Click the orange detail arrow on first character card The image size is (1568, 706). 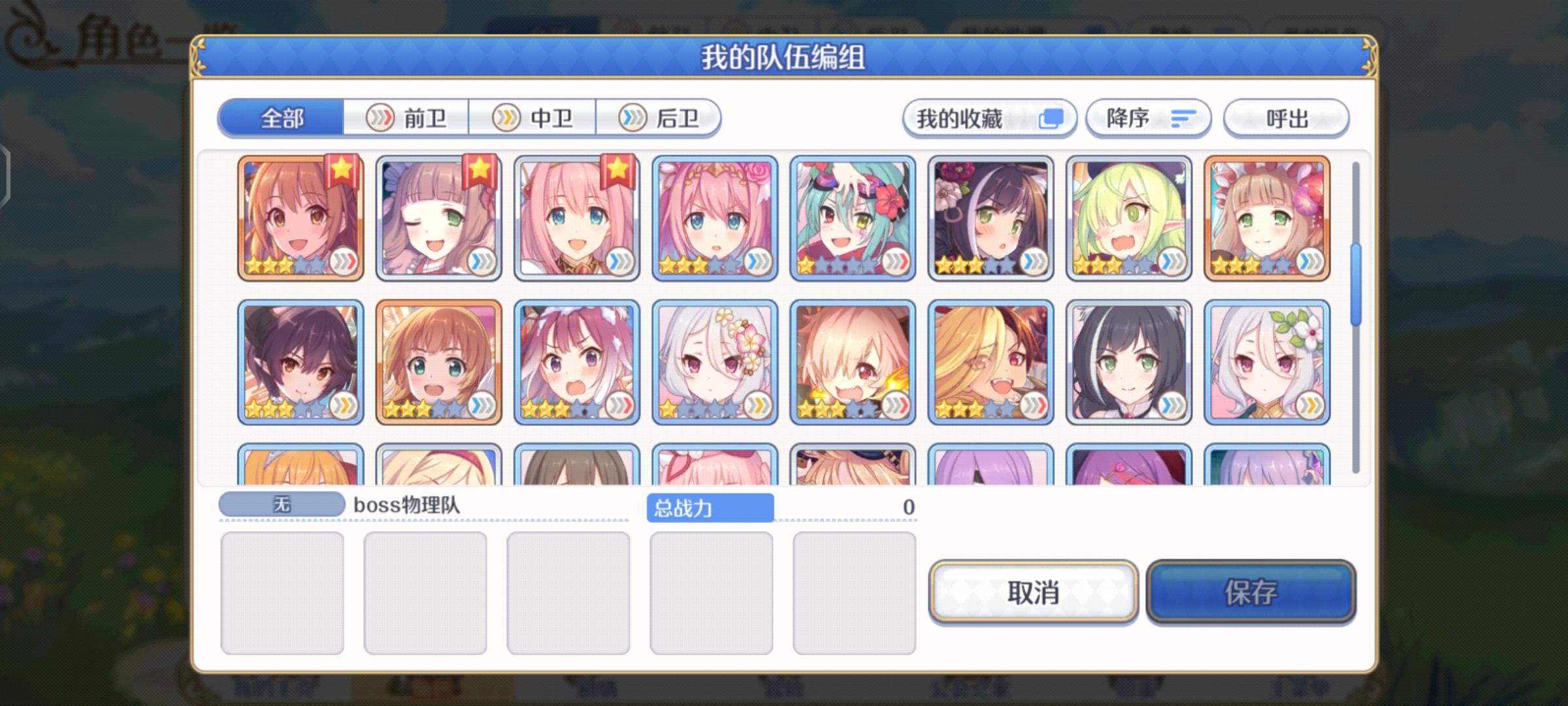(344, 261)
